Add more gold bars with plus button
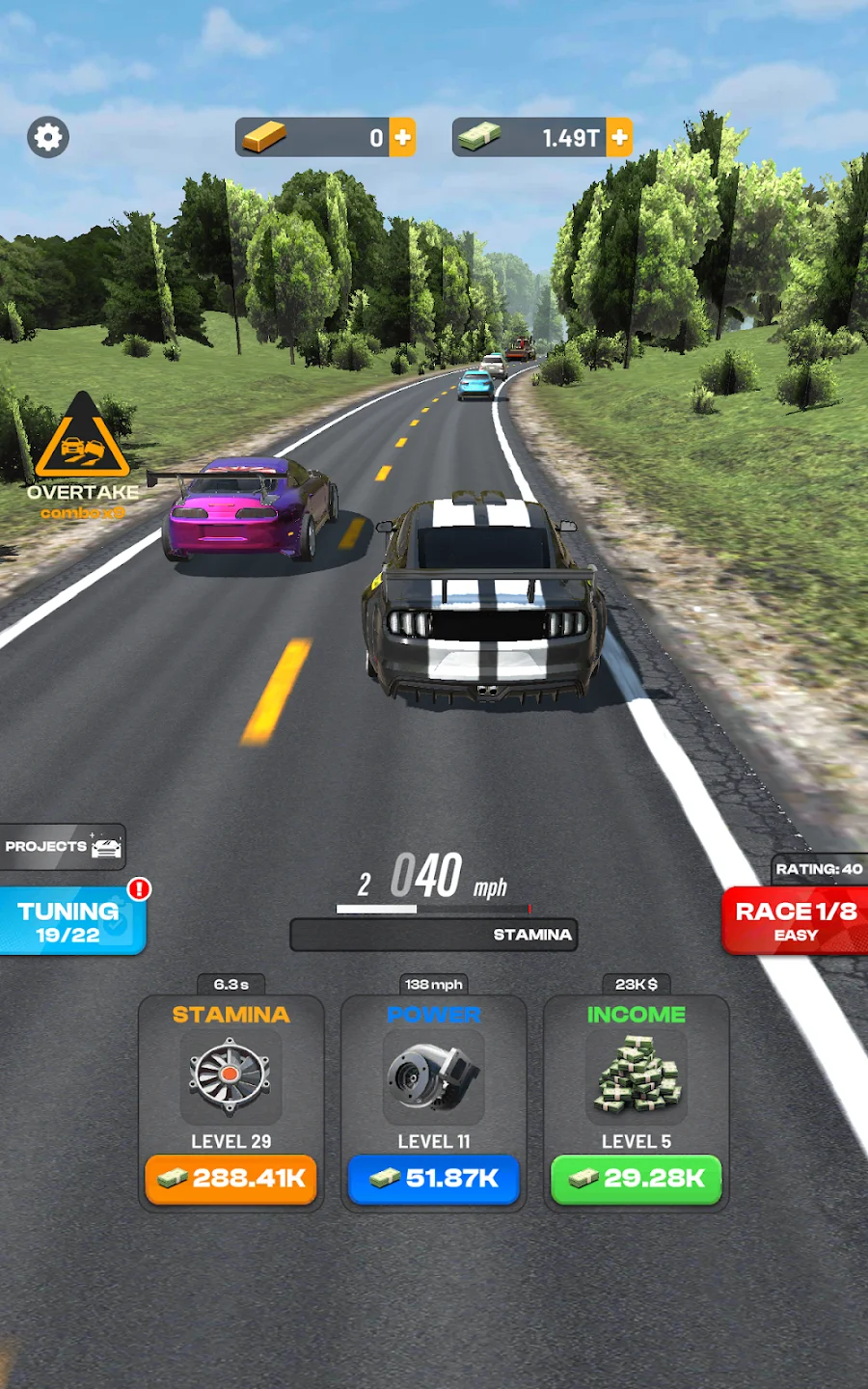 [x=403, y=138]
